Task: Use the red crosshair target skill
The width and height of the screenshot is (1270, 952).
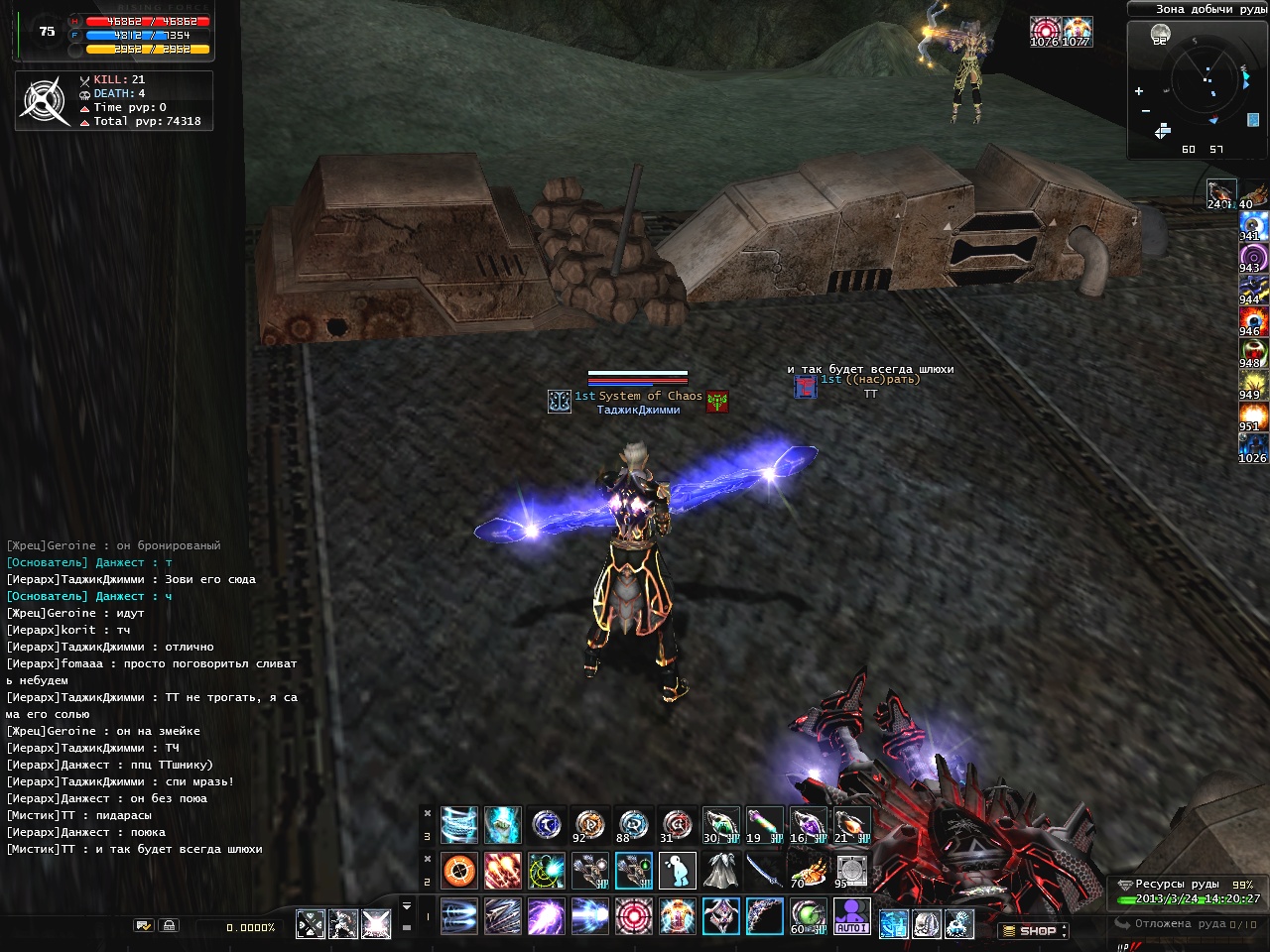Action: (x=634, y=916)
